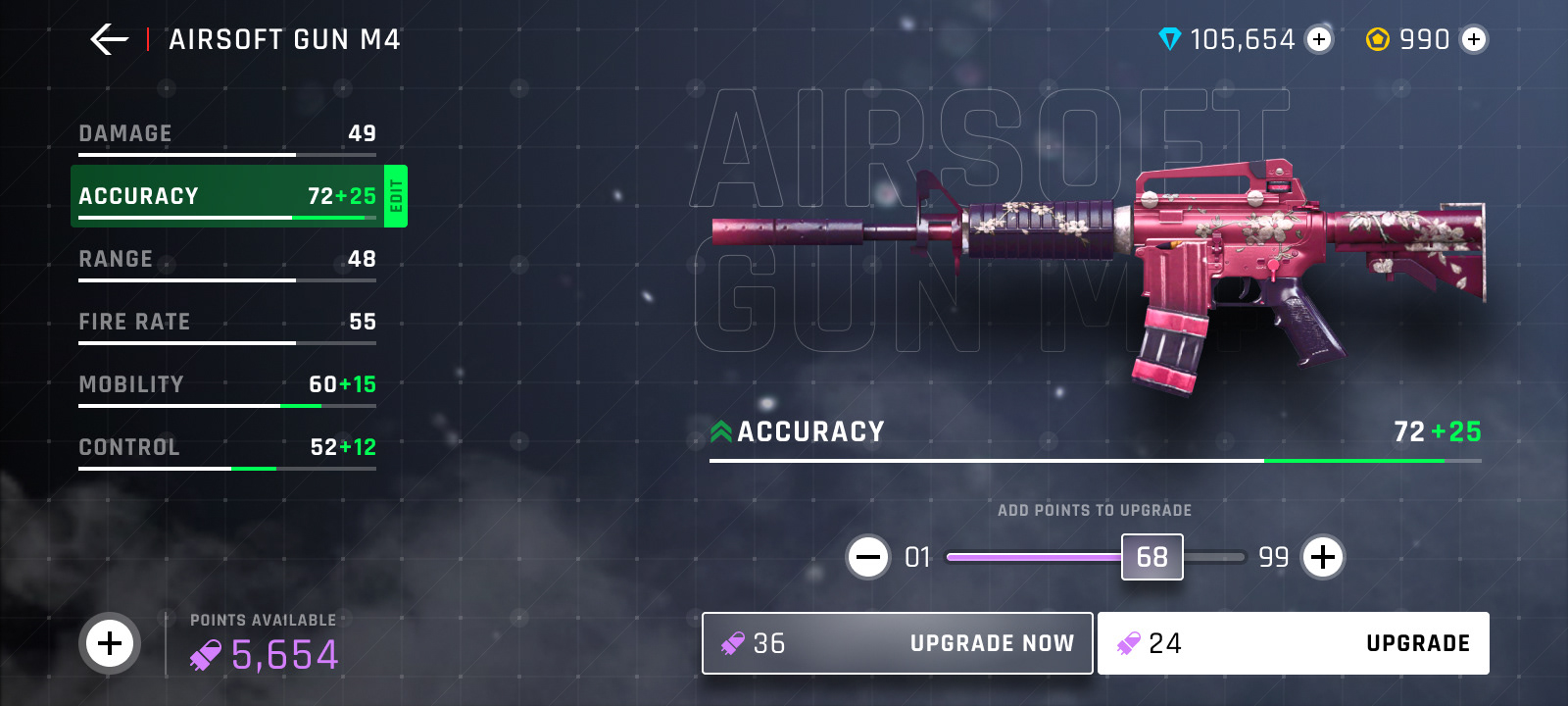
Task: Add more available points with the plus button
Action: (x=110, y=643)
